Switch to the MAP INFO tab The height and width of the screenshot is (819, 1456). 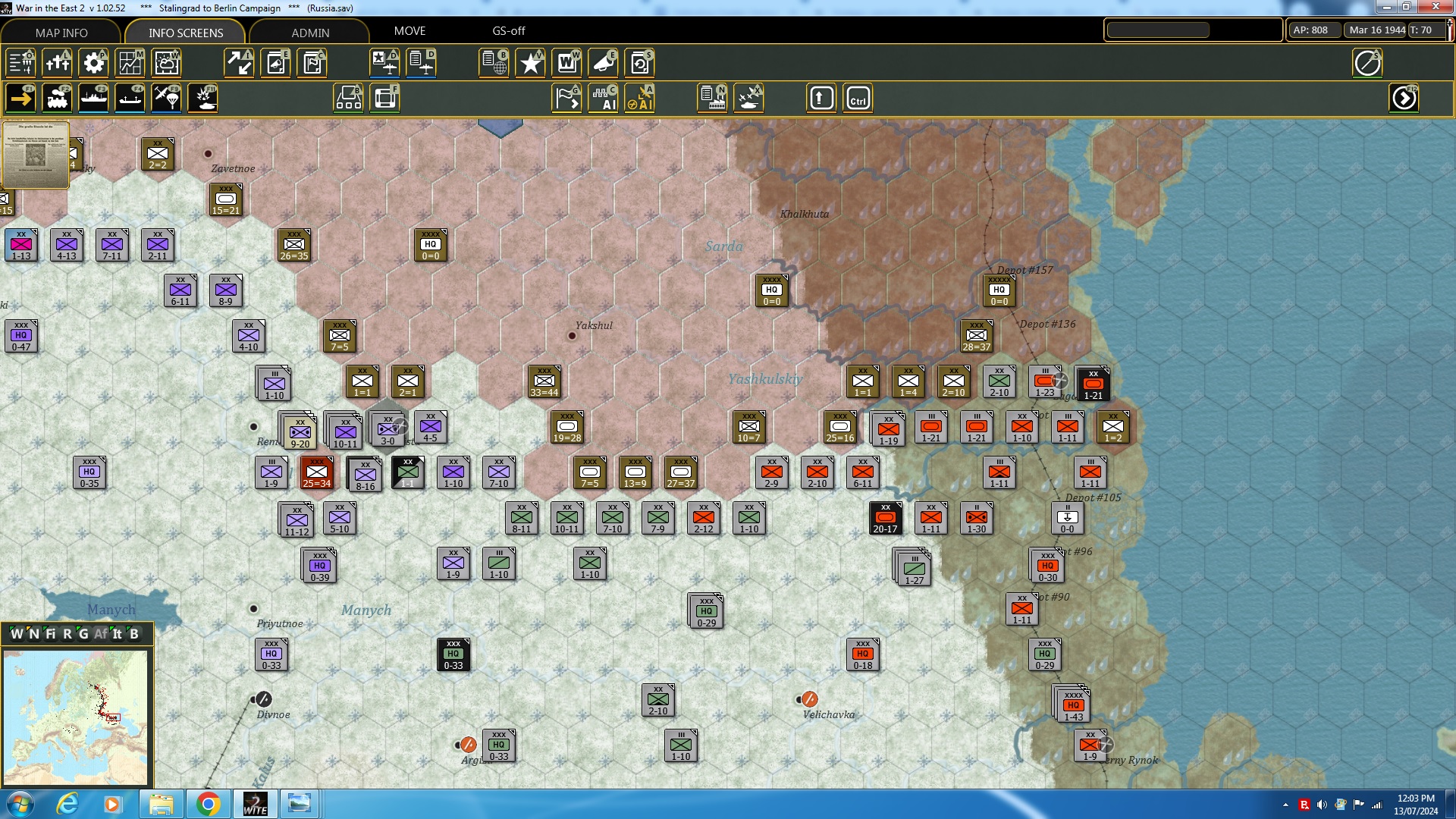pos(61,33)
